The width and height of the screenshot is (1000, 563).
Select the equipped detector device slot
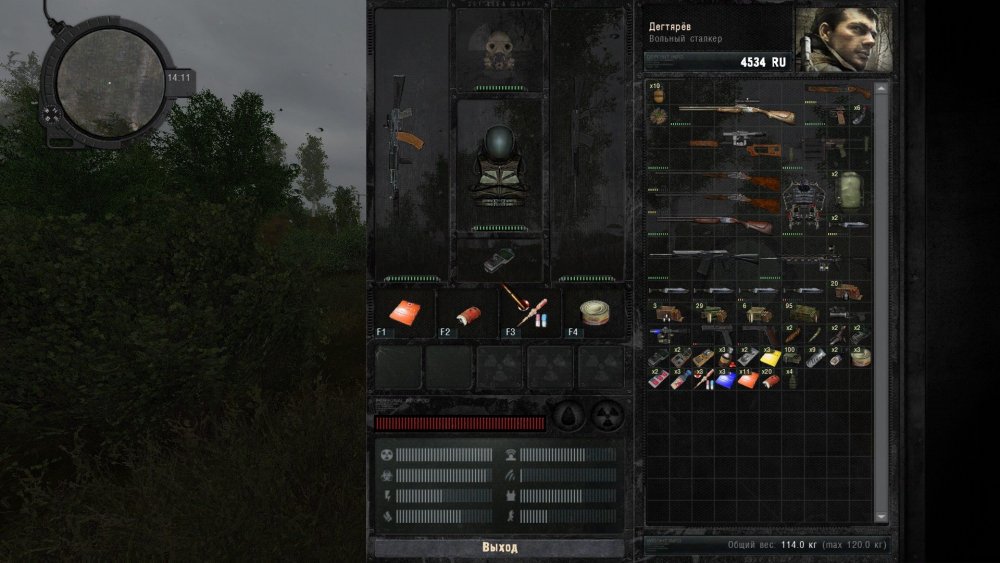click(499, 260)
